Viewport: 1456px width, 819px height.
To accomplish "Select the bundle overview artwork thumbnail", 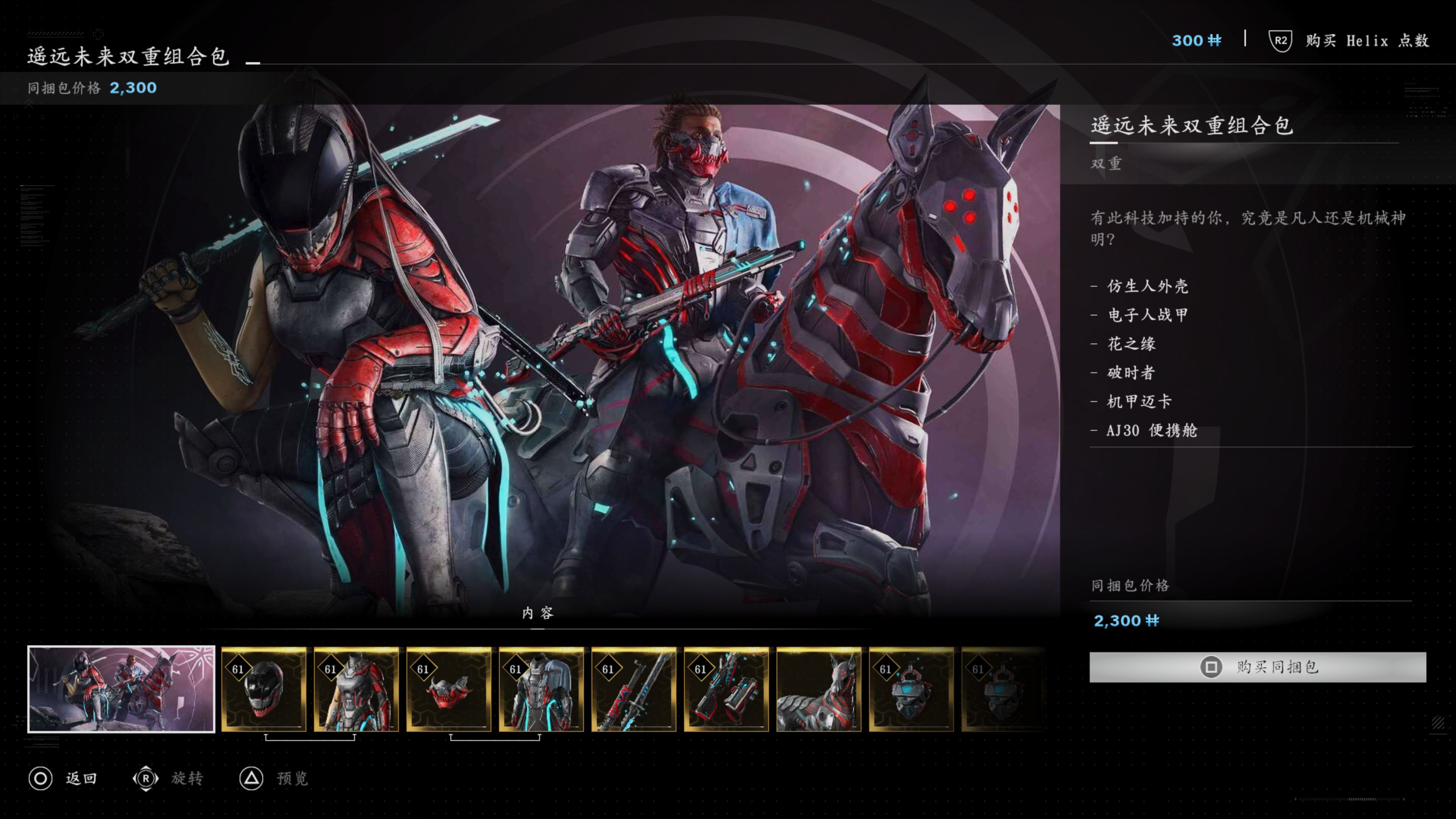I will point(121,689).
